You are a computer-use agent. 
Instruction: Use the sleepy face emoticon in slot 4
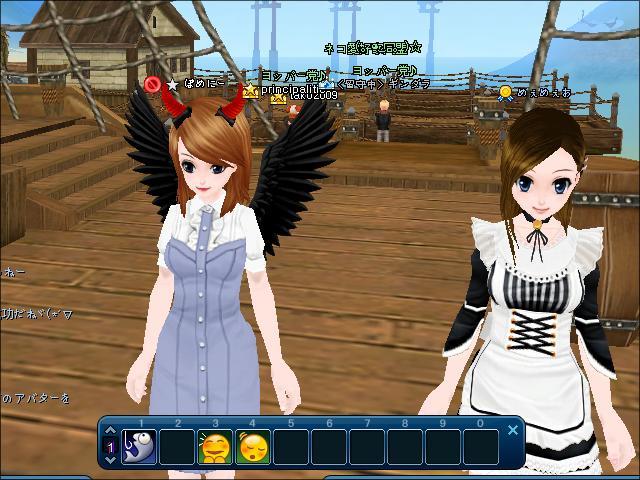click(253, 447)
